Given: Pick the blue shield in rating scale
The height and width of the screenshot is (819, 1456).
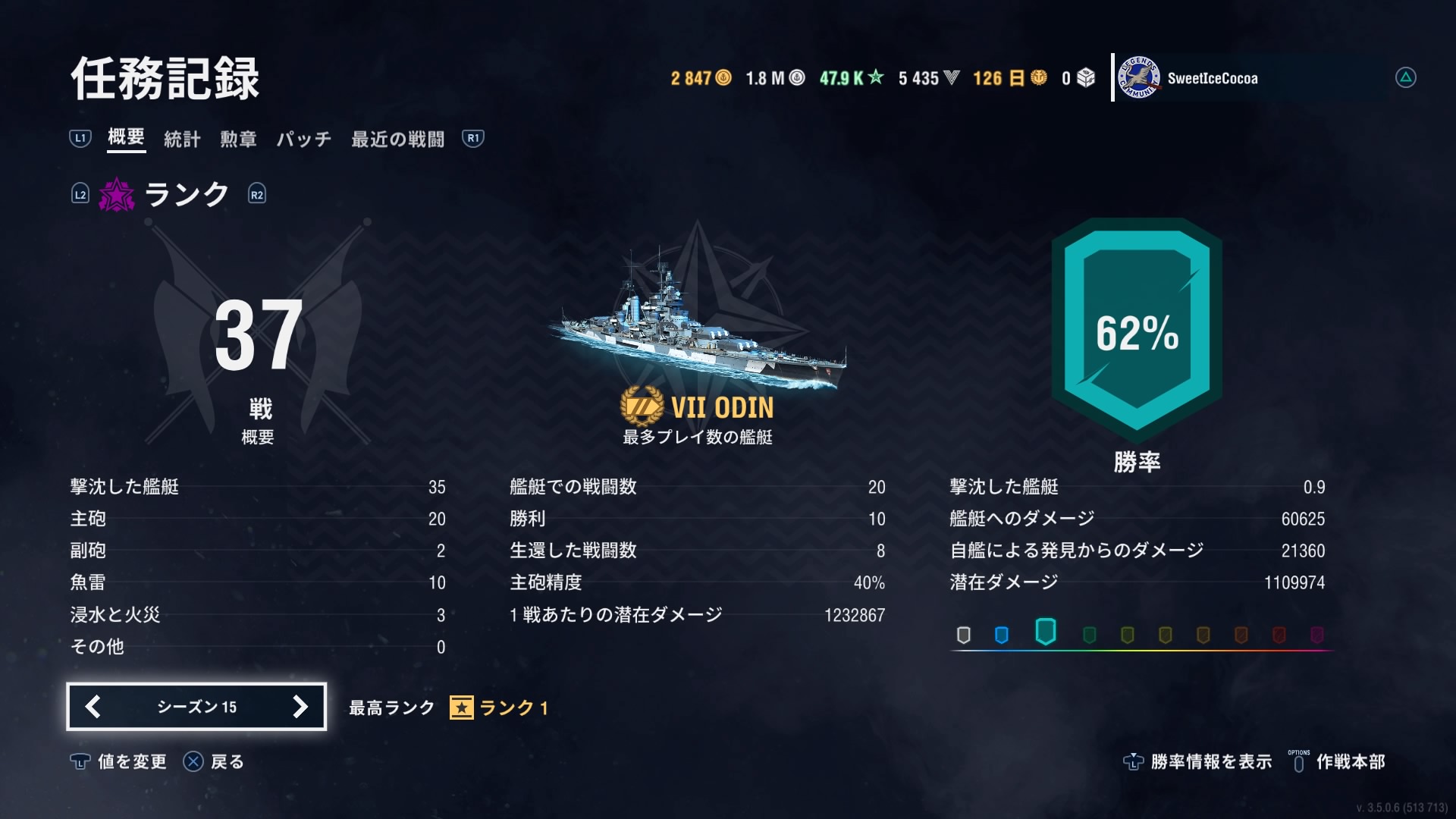Looking at the screenshot, I should [1002, 635].
